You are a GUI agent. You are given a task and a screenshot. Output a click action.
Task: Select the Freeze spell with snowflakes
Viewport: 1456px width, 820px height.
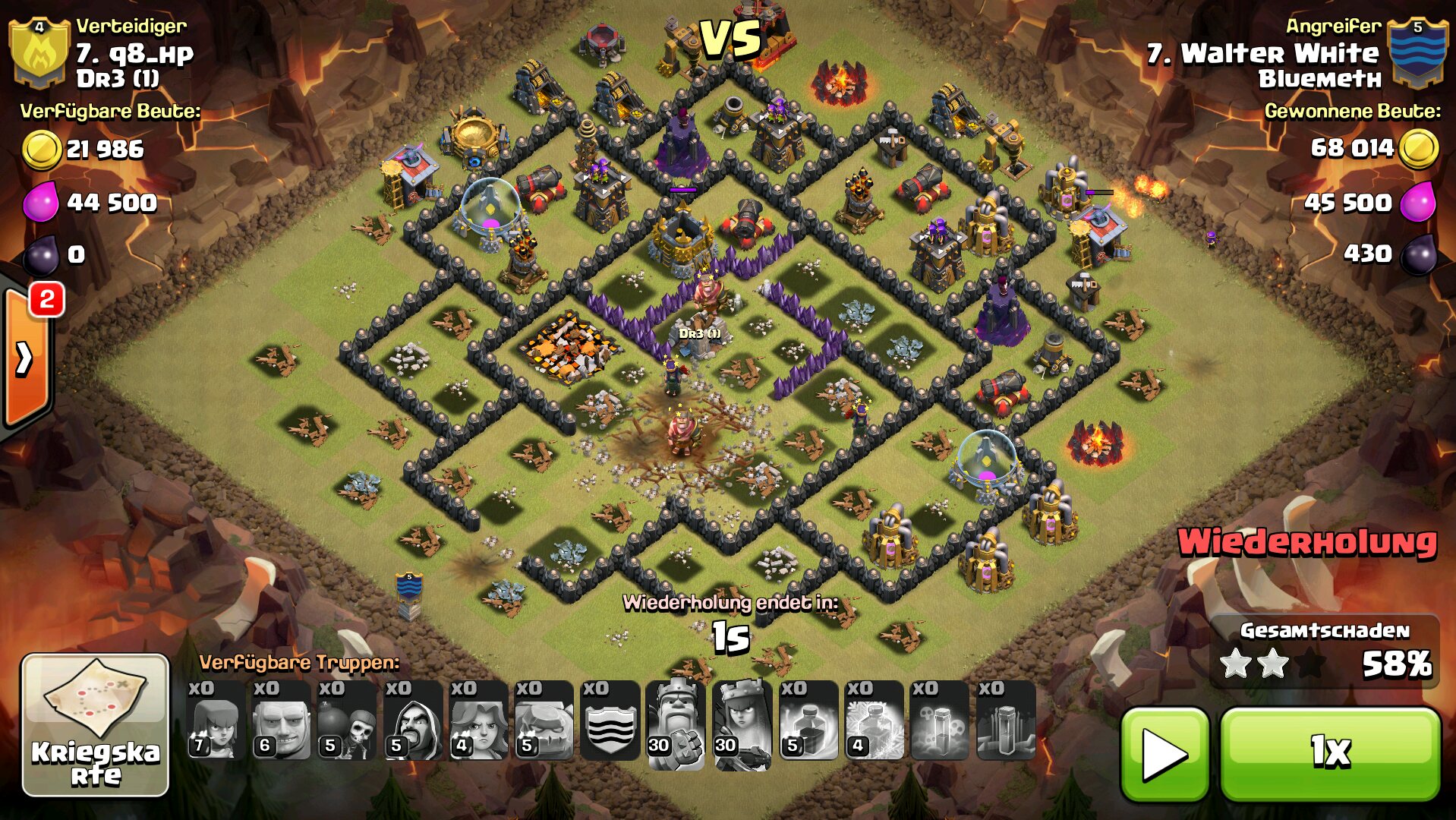click(x=874, y=721)
